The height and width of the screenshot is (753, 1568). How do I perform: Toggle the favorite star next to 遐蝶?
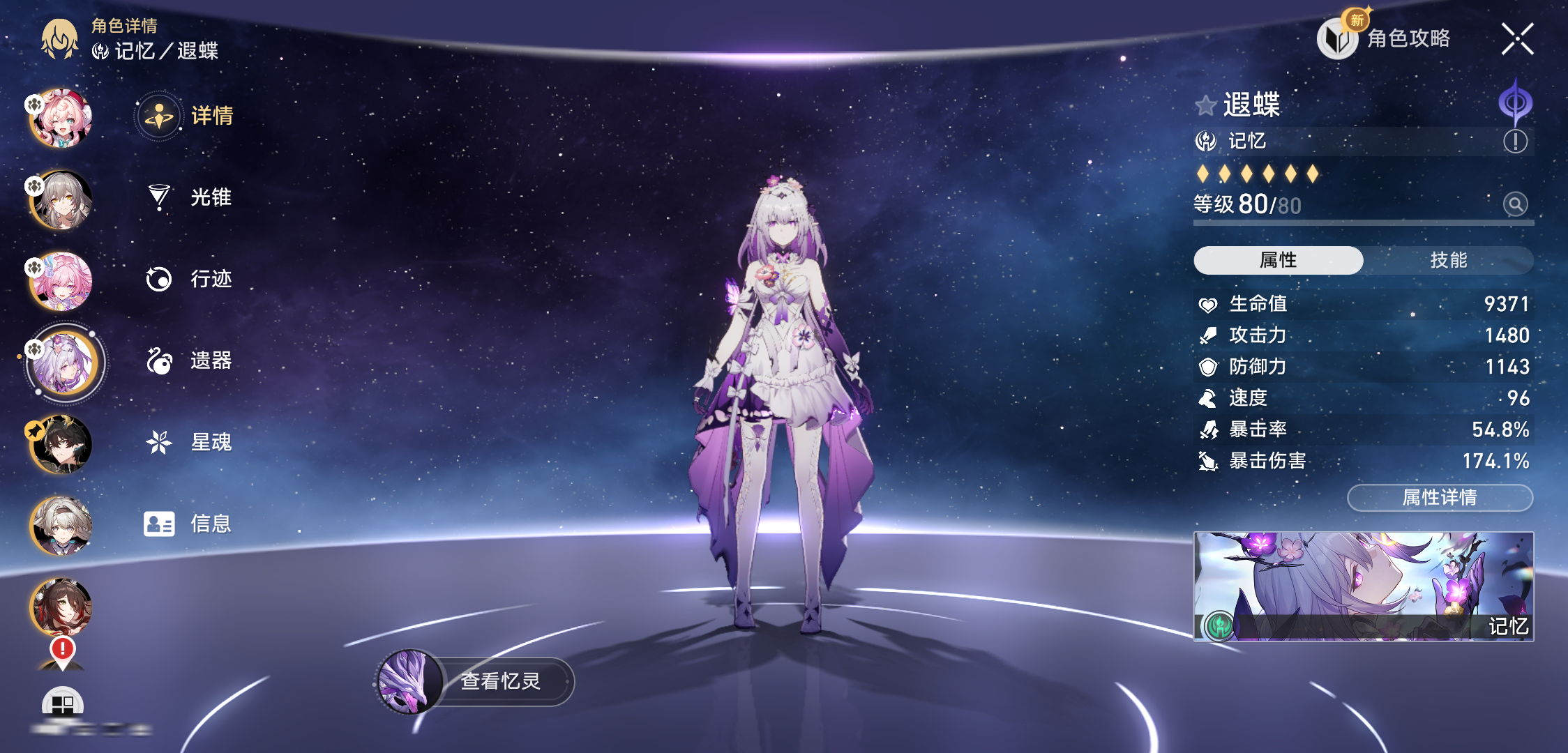coord(1205,106)
